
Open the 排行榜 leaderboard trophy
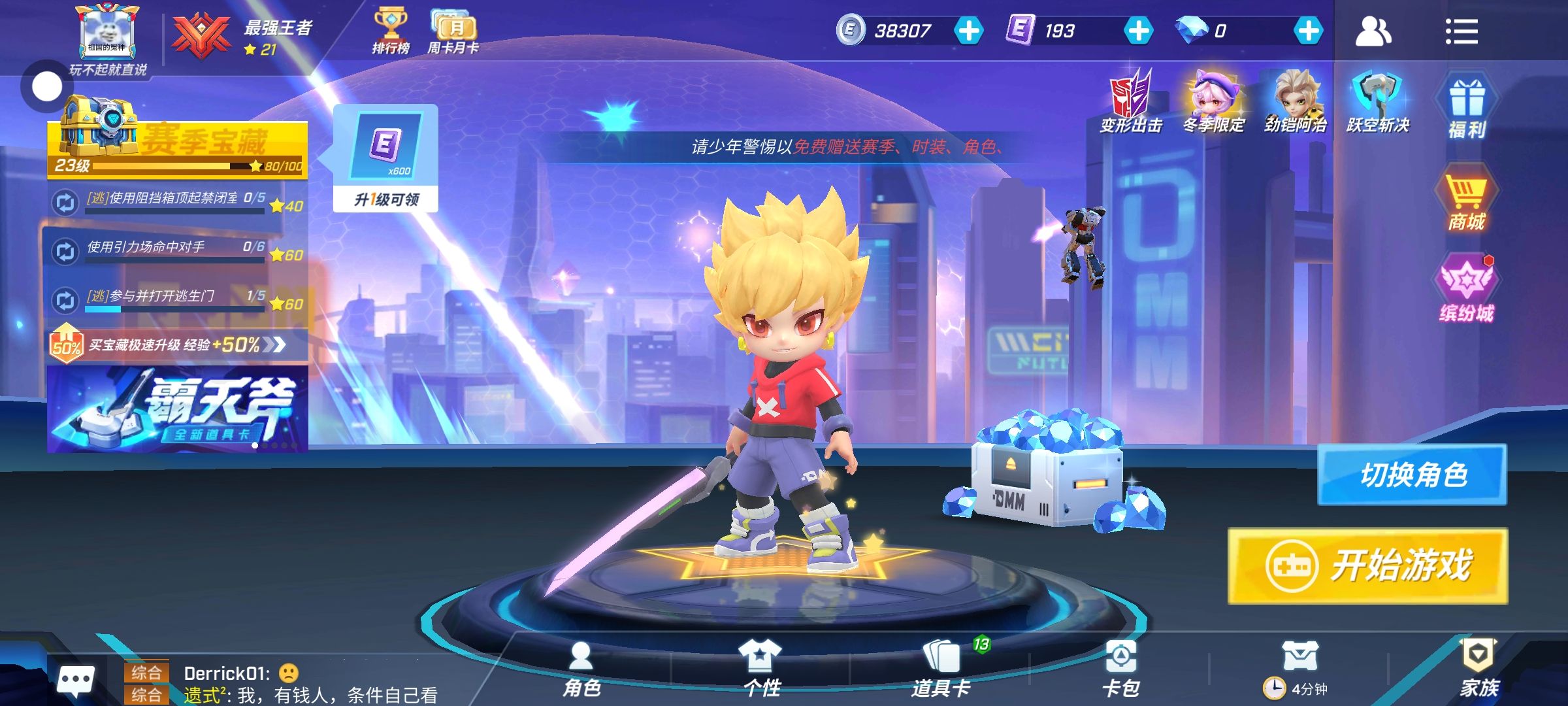pos(391,31)
